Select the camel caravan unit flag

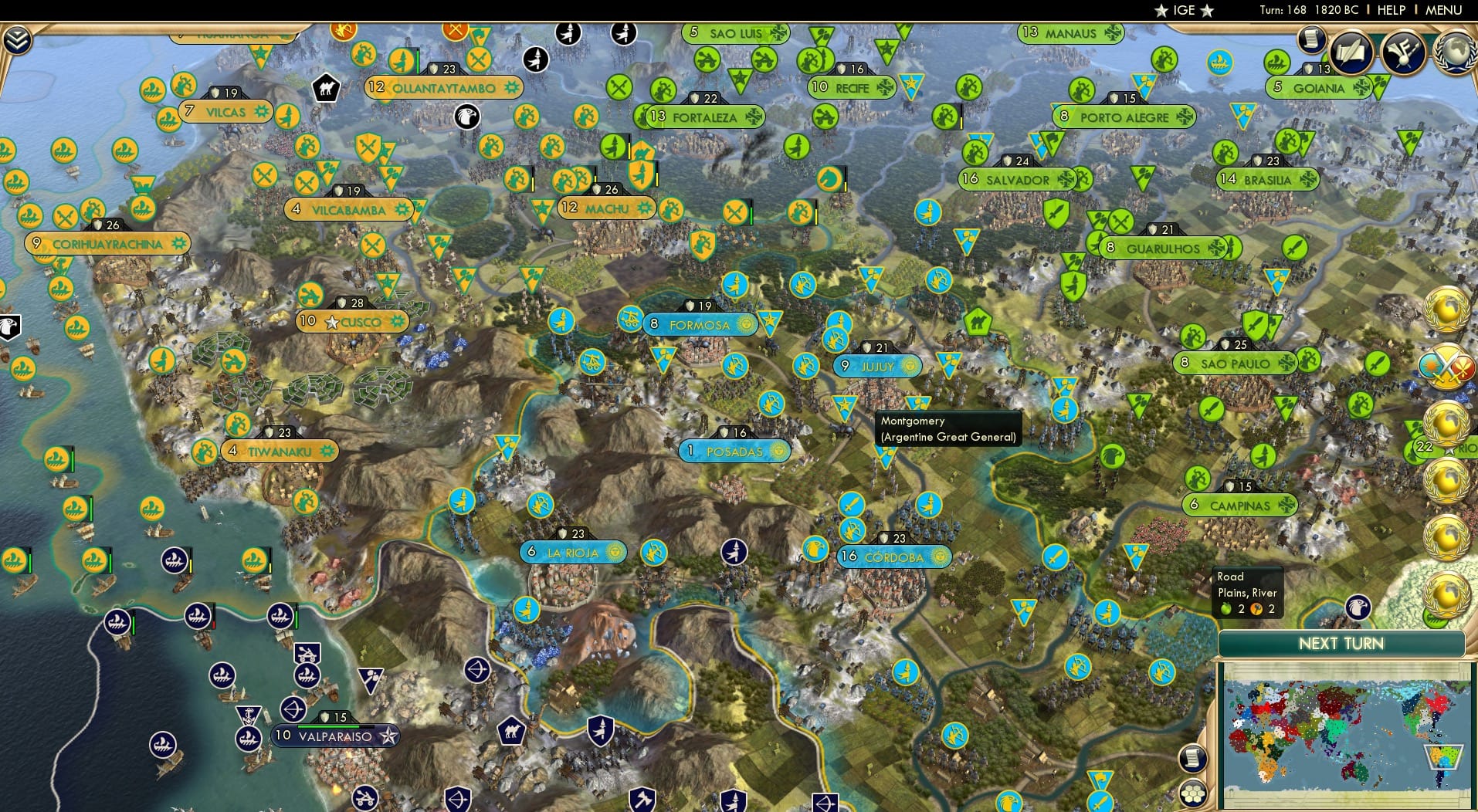[x=327, y=89]
